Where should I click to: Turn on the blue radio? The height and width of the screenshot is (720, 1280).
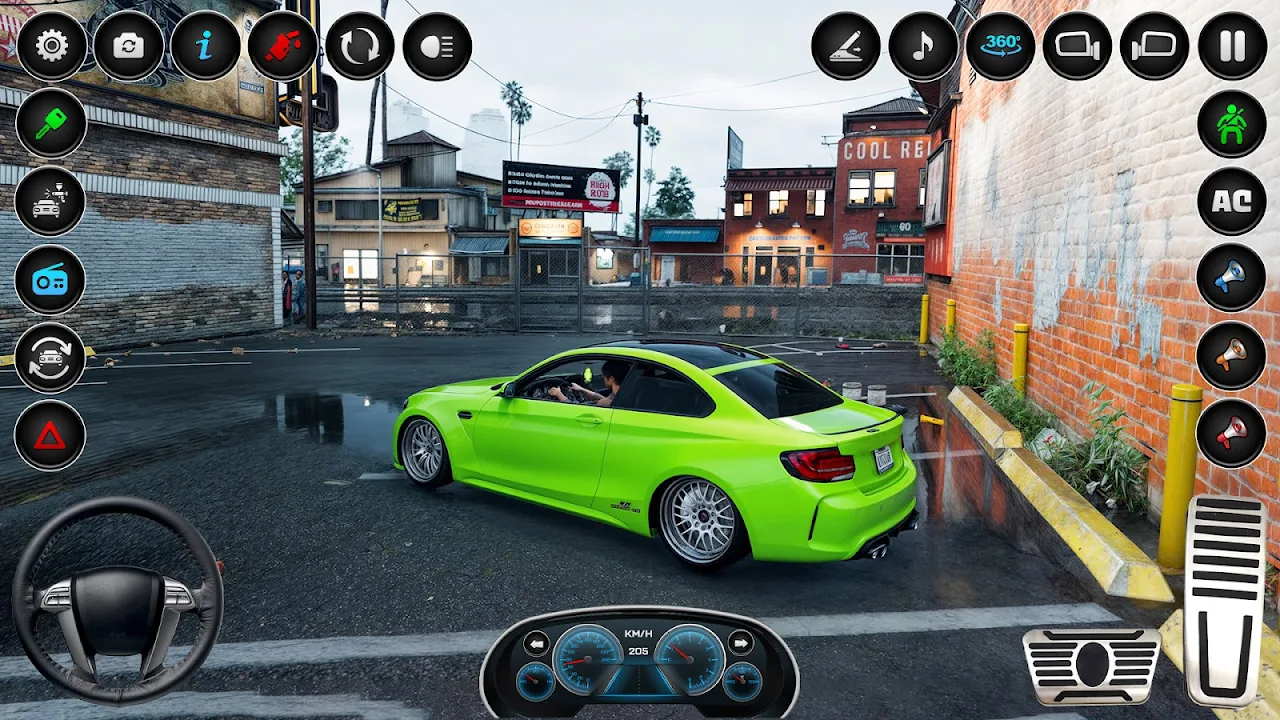[50, 279]
